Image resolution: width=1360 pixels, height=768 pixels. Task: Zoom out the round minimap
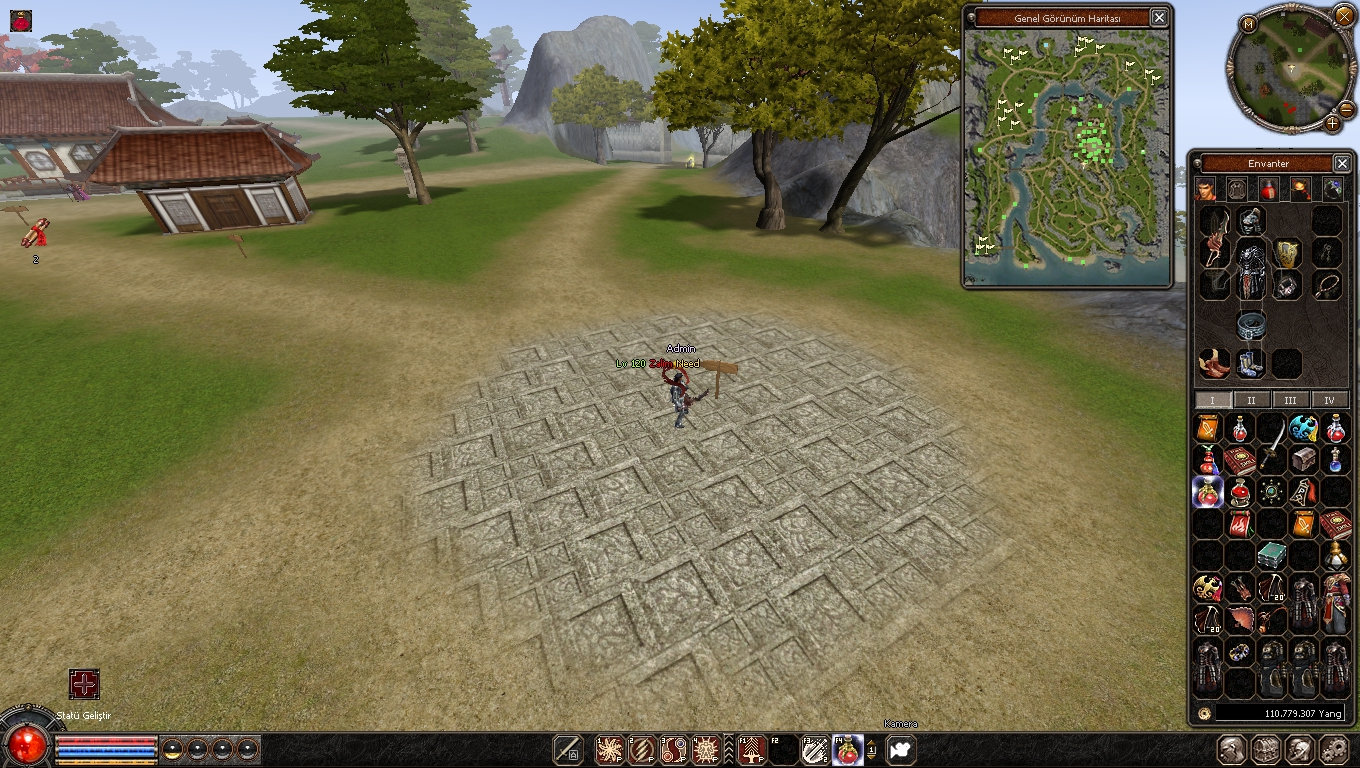point(1346,109)
